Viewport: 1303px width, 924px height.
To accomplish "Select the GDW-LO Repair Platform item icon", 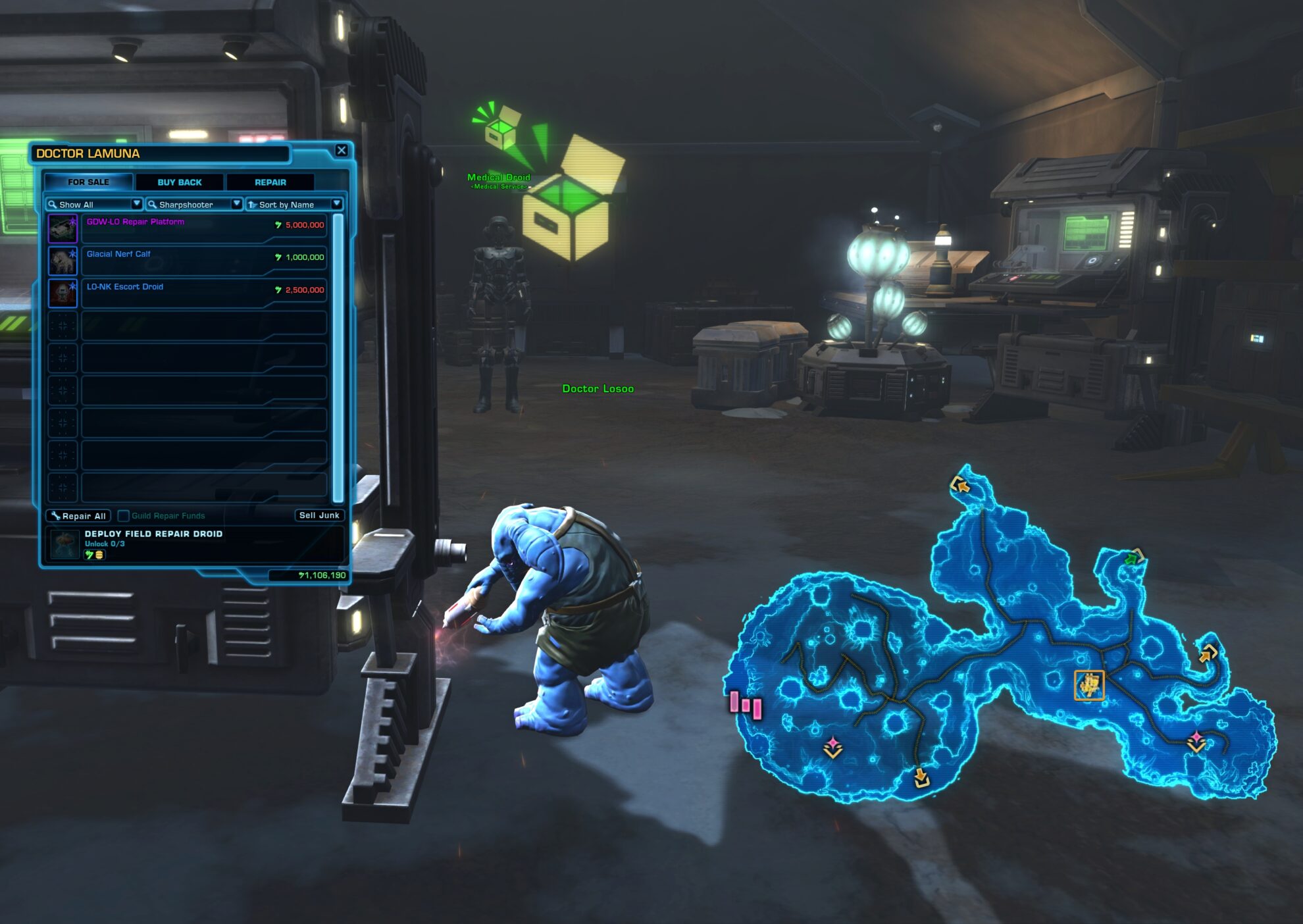I will tap(64, 227).
